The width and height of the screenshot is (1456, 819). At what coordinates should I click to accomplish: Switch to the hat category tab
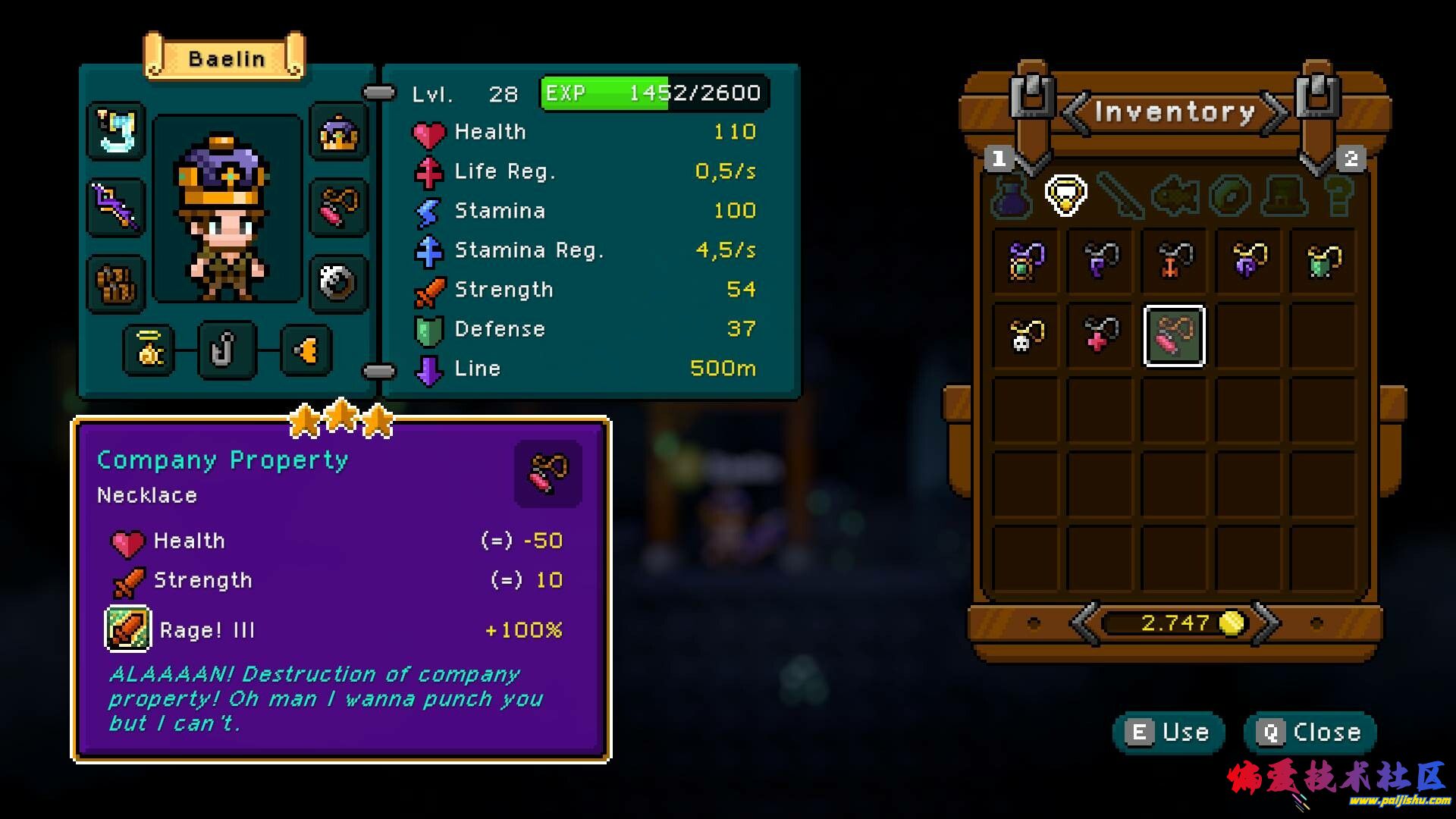pos(1284,196)
